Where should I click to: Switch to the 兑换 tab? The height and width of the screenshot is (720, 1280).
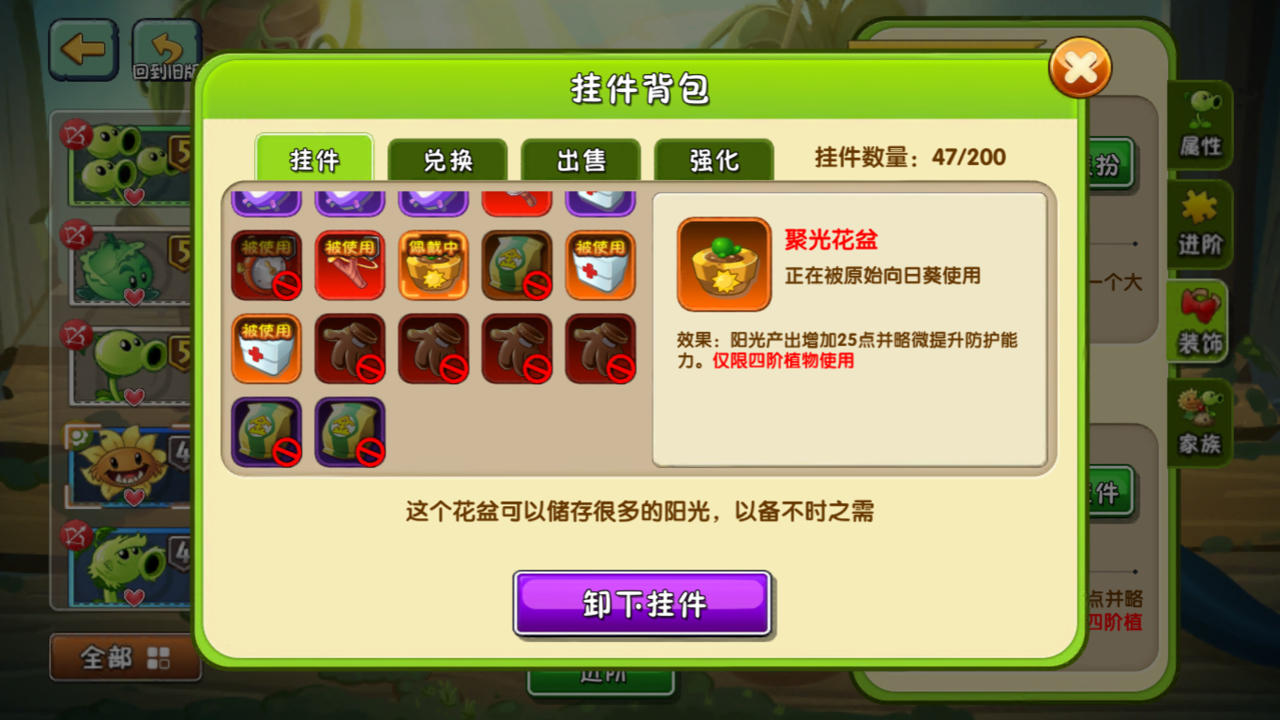(448, 160)
